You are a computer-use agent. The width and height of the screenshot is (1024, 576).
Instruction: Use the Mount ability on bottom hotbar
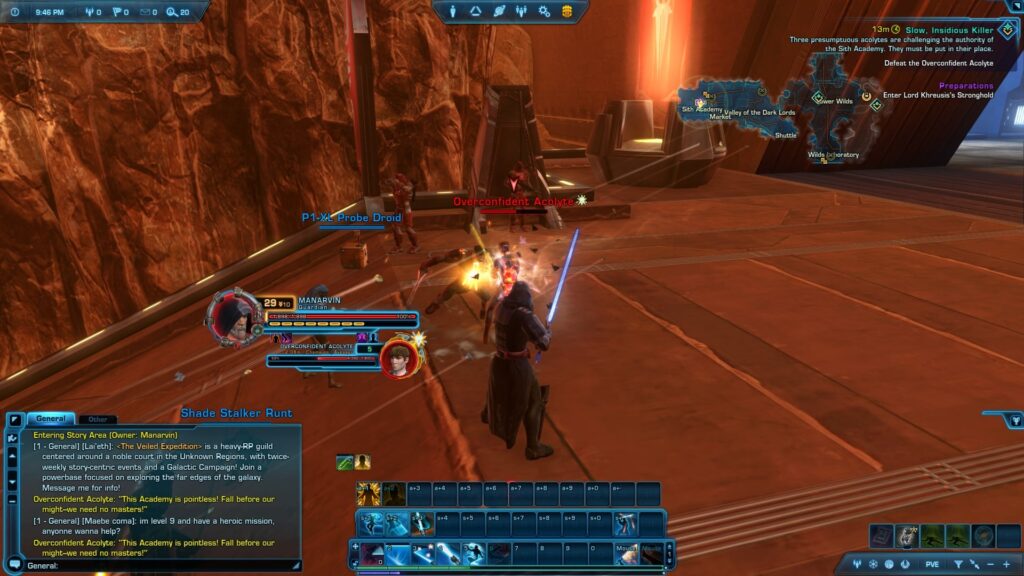(x=627, y=551)
